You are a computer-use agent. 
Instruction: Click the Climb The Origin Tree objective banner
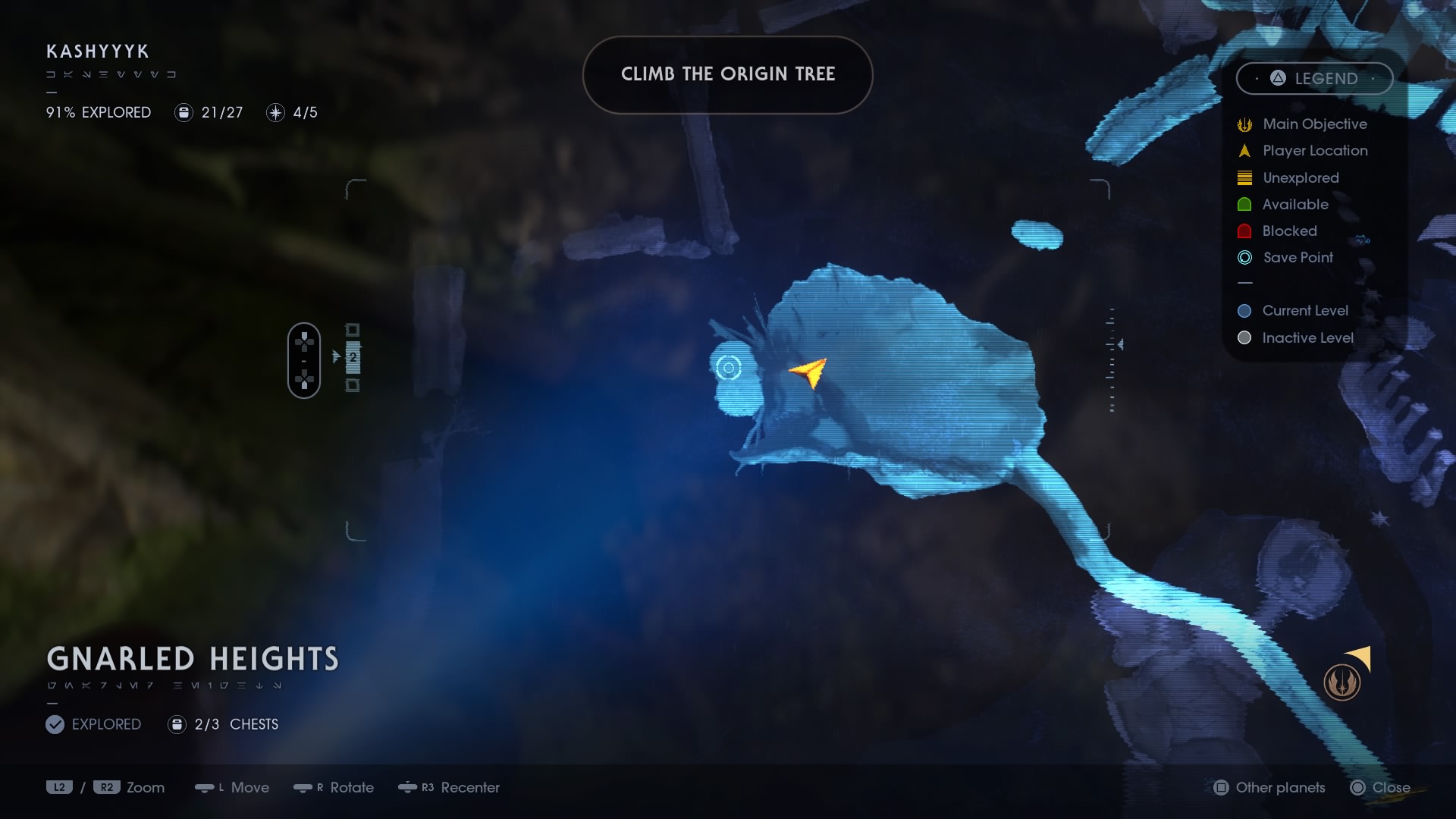(727, 74)
